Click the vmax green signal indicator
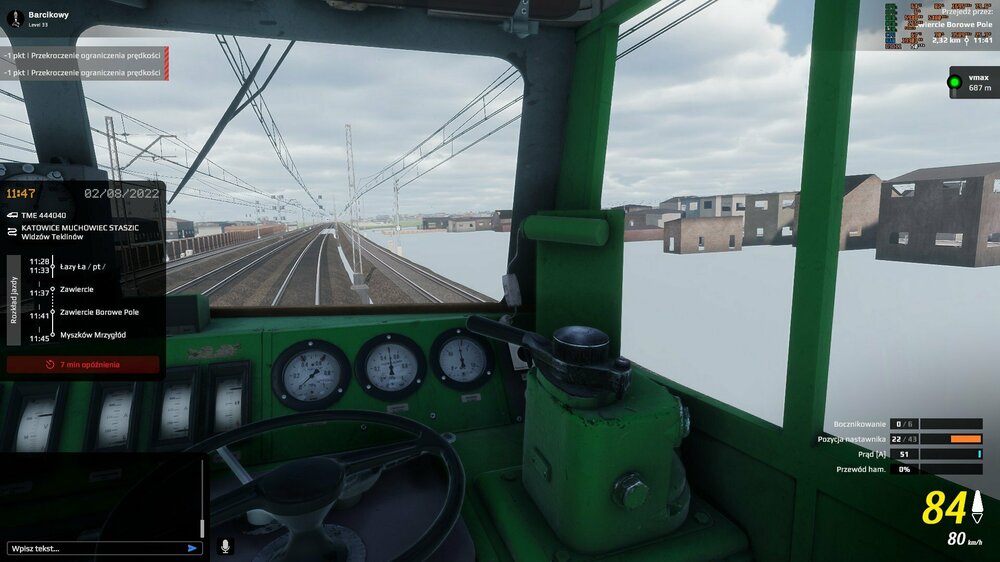This screenshot has width=1000, height=562. click(954, 82)
